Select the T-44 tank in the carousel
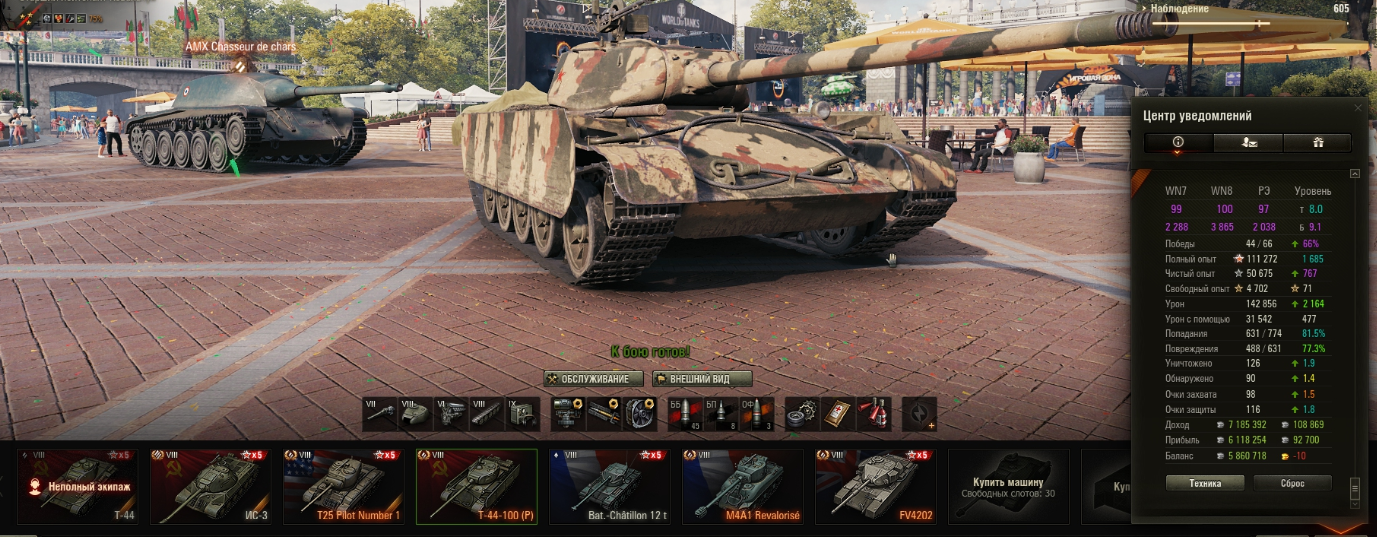This screenshot has width=1377, height=537. click(77, 487)
